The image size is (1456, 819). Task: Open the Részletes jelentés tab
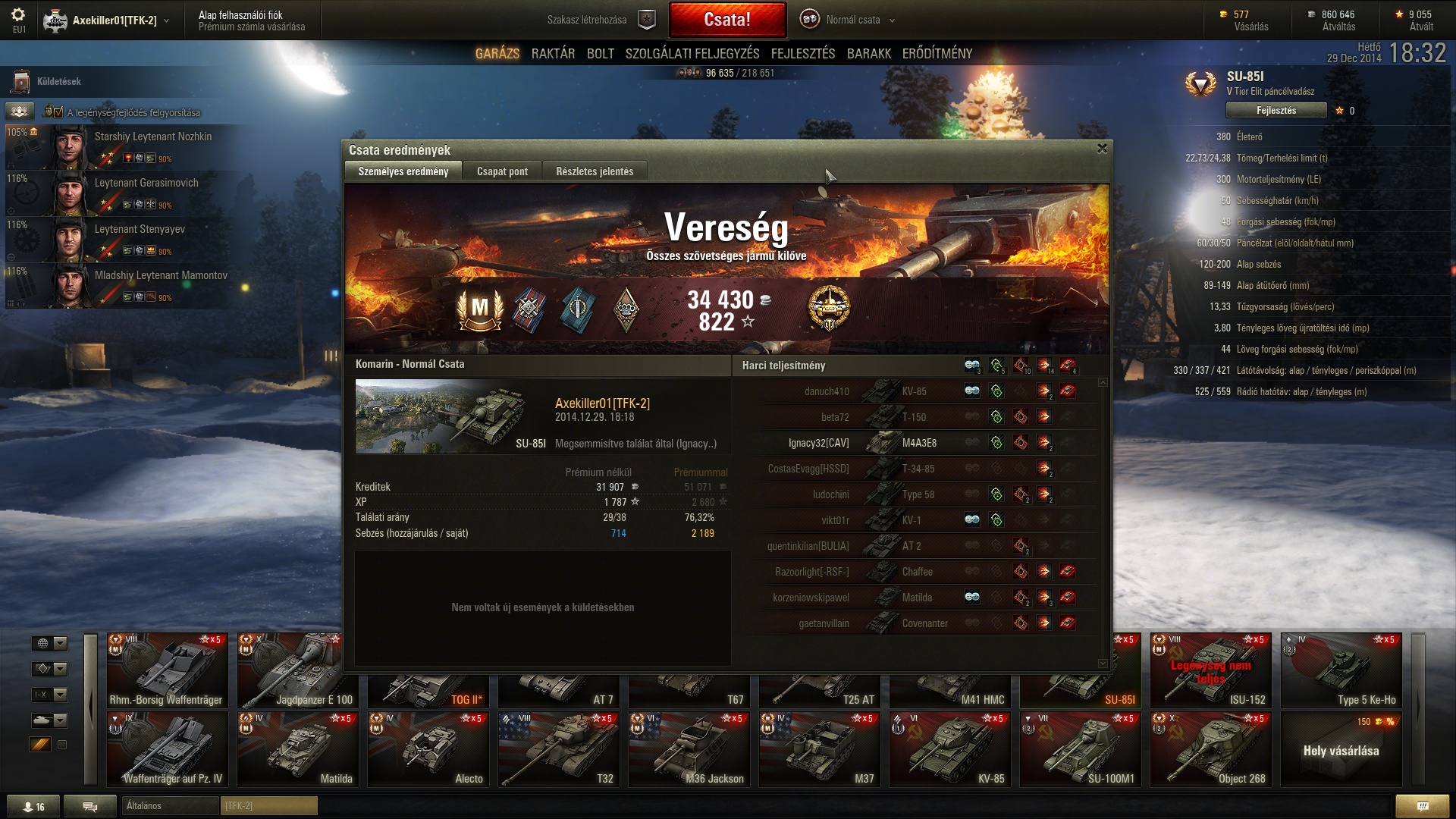(x=595, y=171)
